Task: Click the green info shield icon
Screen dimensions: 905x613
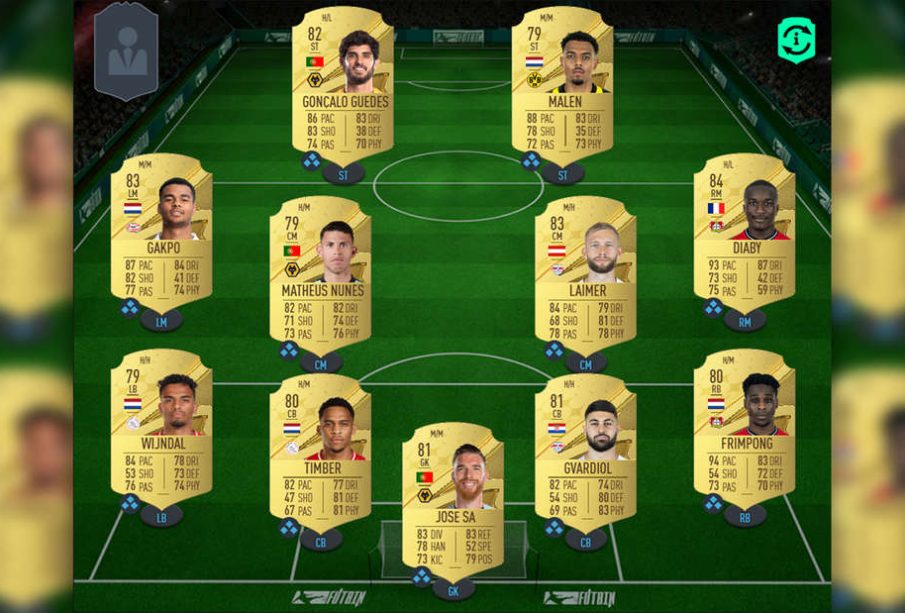Action: [796, 40]
